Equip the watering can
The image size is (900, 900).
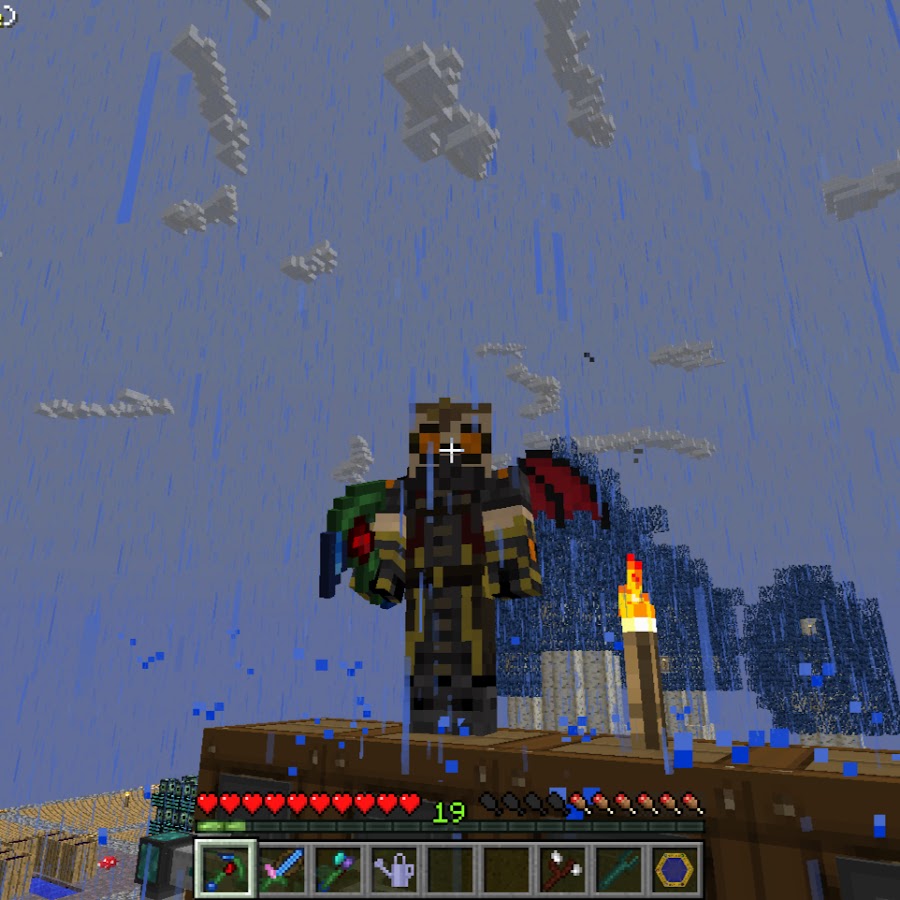coord(395,868)
